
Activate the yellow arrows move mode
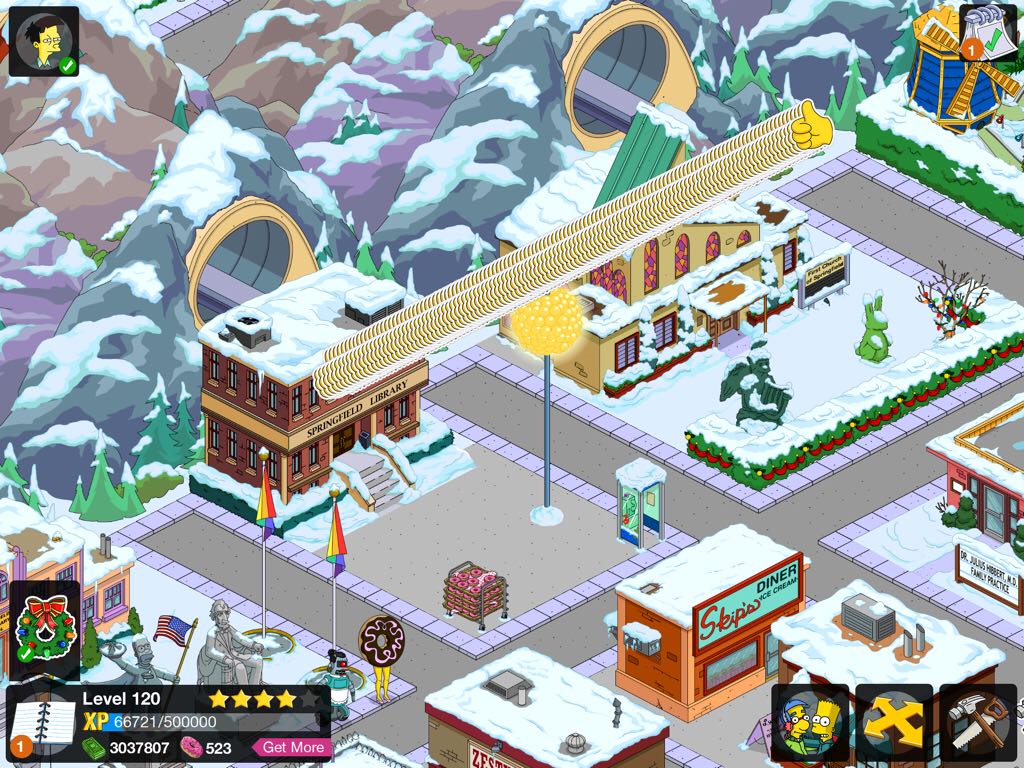click(894, 722)
